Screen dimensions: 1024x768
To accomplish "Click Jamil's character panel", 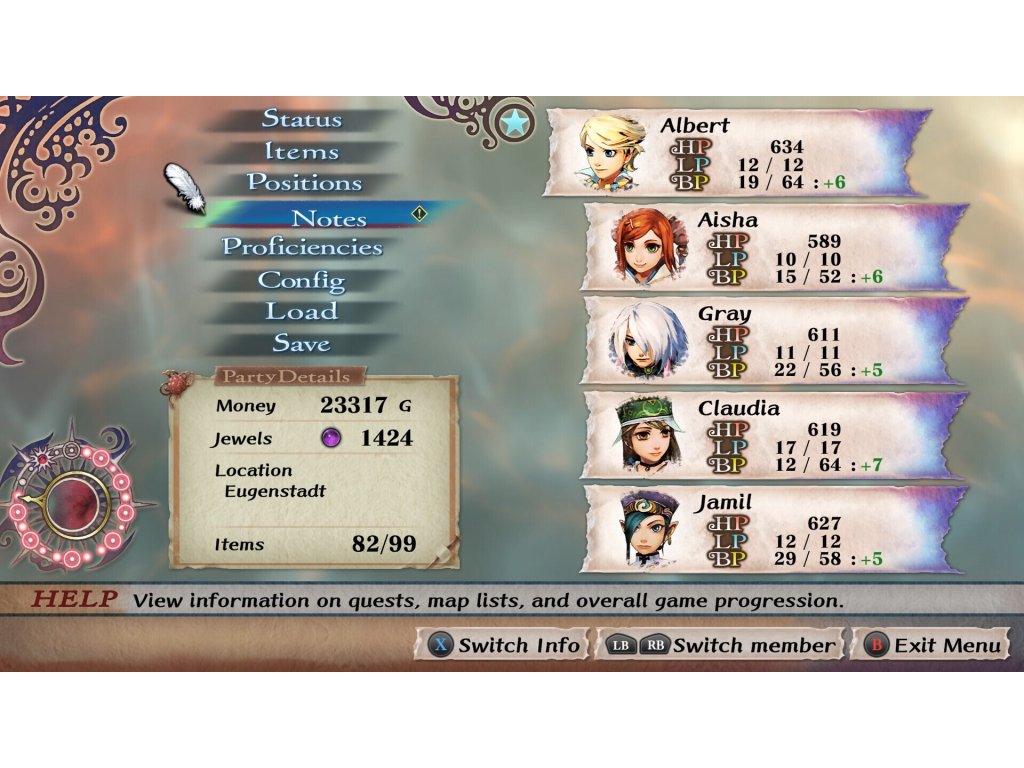I will click(773, 529).
